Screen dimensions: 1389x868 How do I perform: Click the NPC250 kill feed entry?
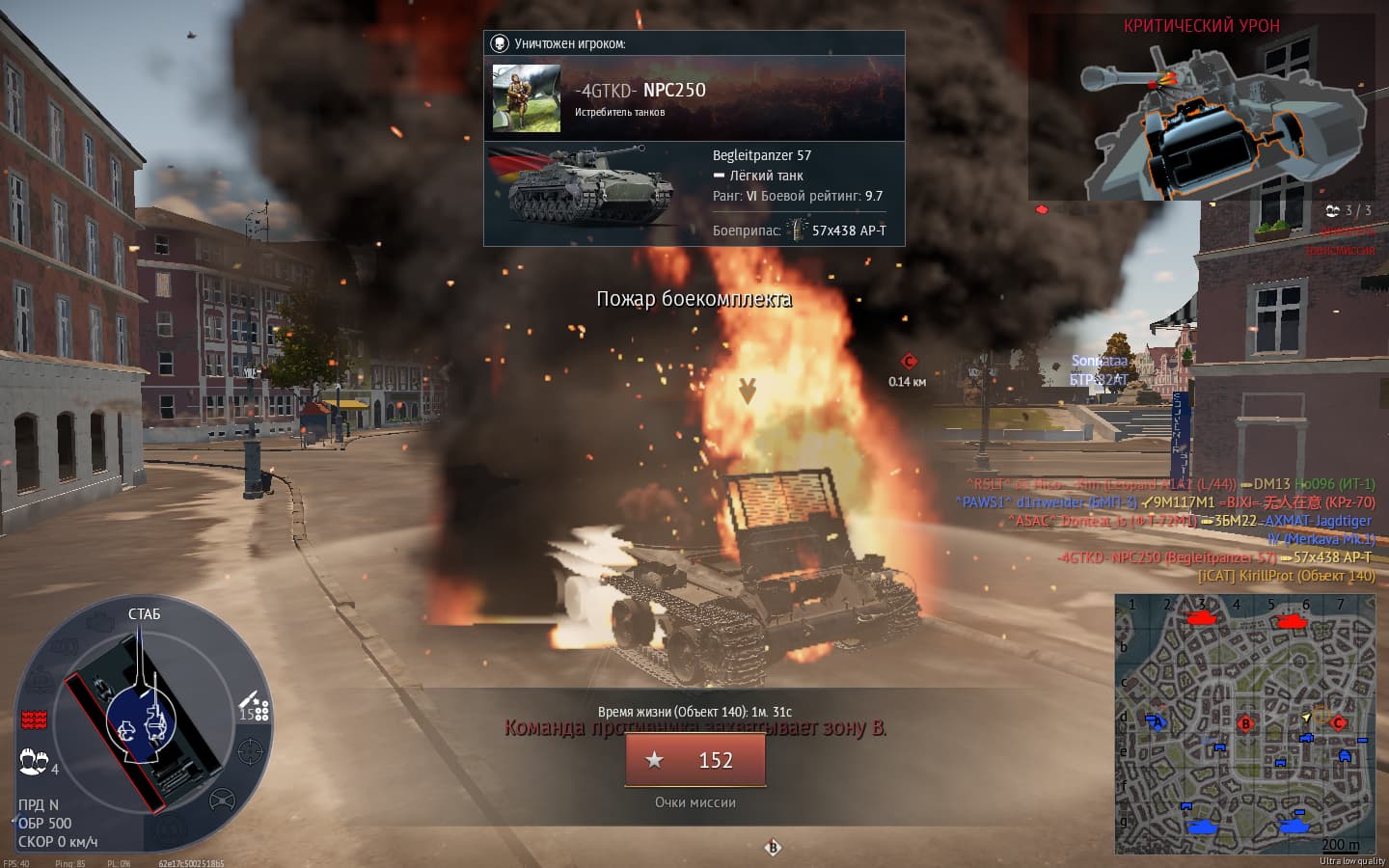coord(1213,557)
